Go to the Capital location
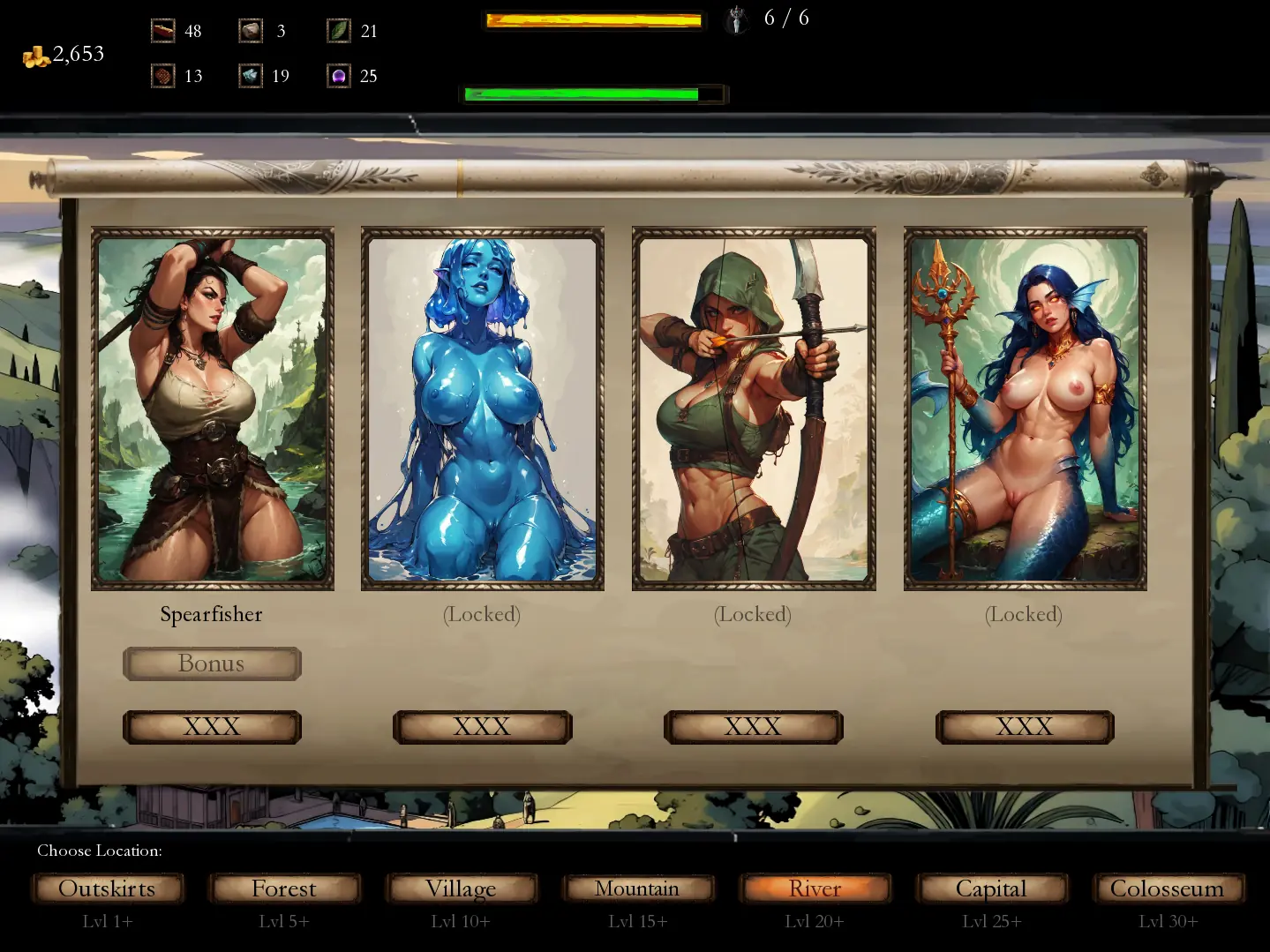The height and width of the screenshot is (952, 1270). tap(991, 888)
